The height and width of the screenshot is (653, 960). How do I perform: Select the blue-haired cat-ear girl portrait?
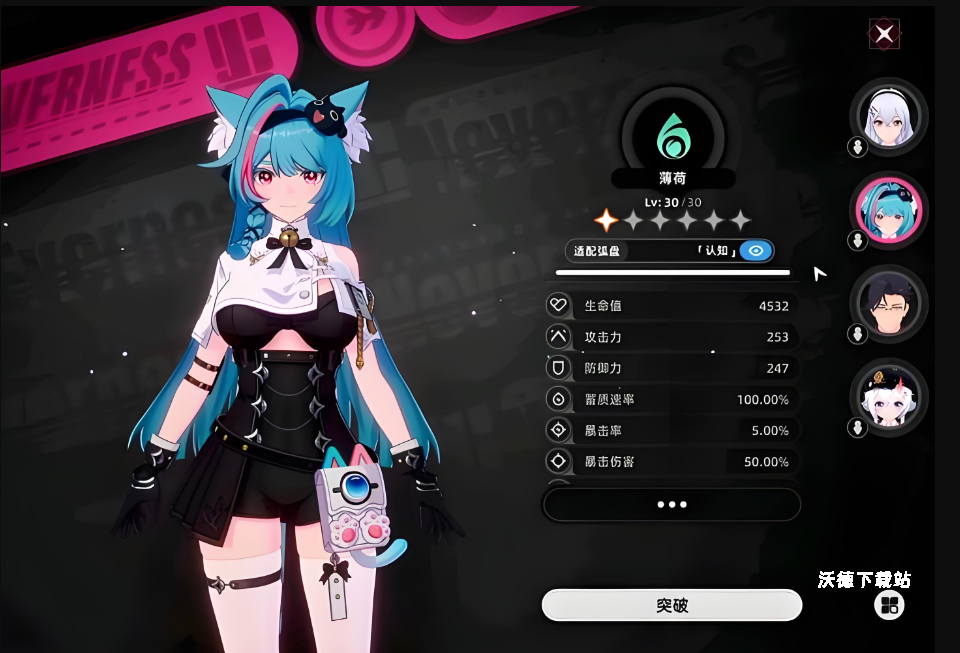(889, 211)
